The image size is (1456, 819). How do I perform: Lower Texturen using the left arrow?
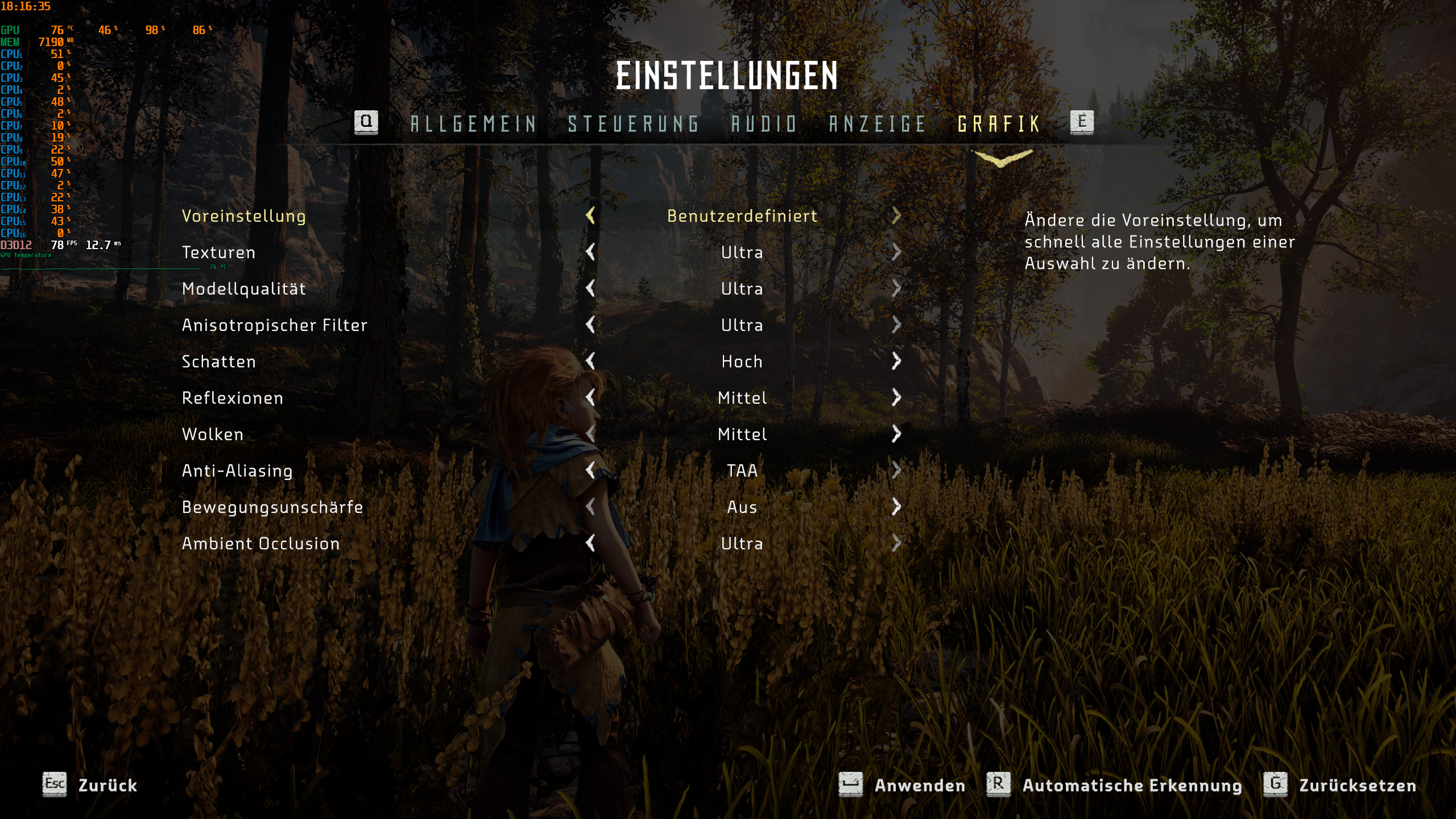click(590, 253)
